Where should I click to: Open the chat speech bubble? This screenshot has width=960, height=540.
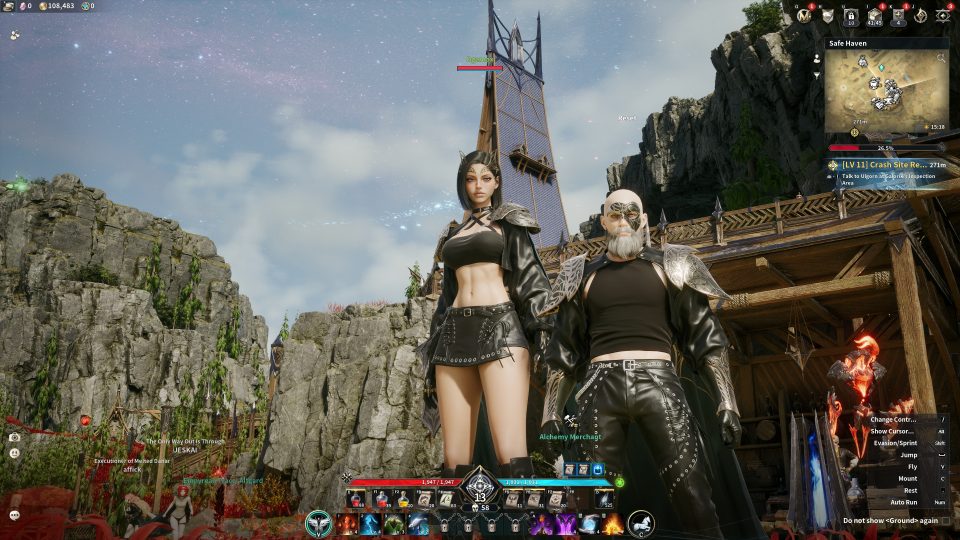14,515
